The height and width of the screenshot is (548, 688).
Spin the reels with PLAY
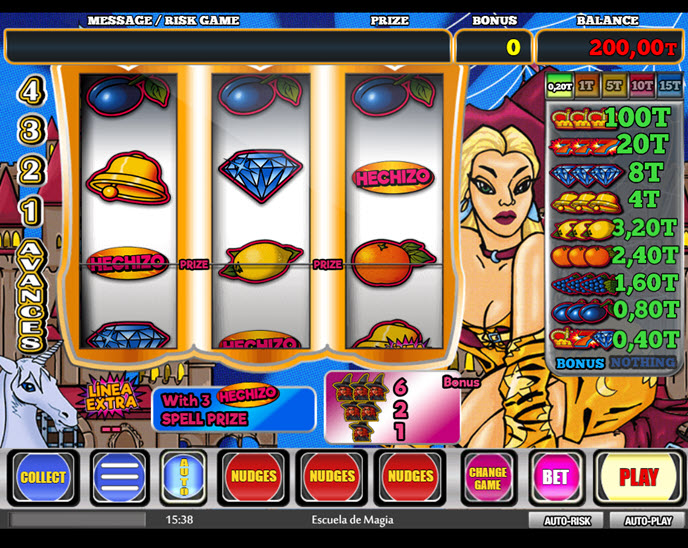coord(638,477)
